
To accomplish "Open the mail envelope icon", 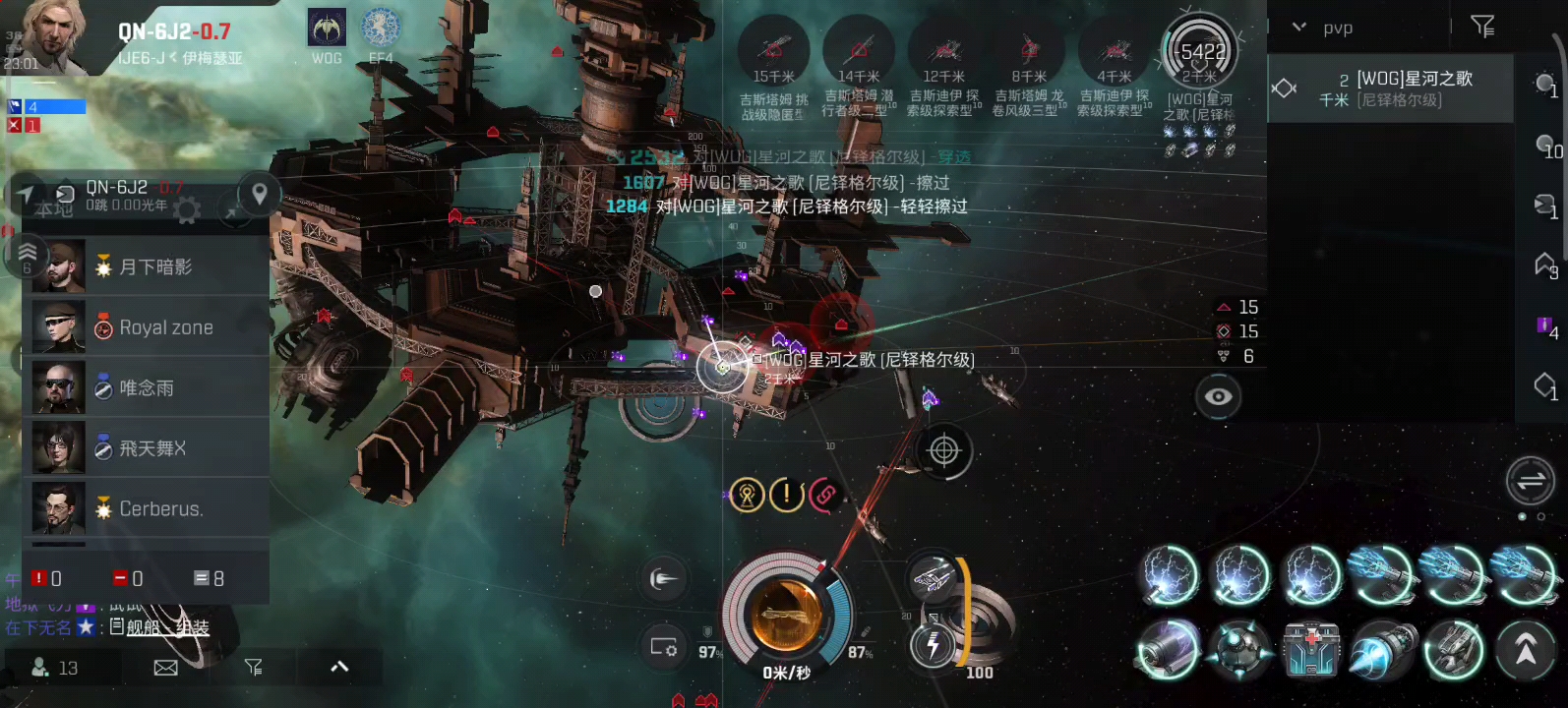I will point(166,668).
